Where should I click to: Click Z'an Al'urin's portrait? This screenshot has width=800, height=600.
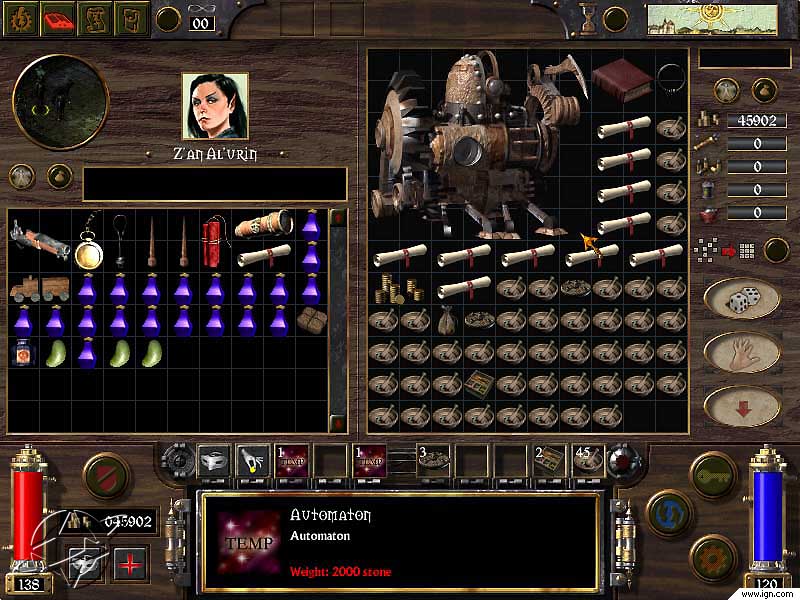pos(216,105)
